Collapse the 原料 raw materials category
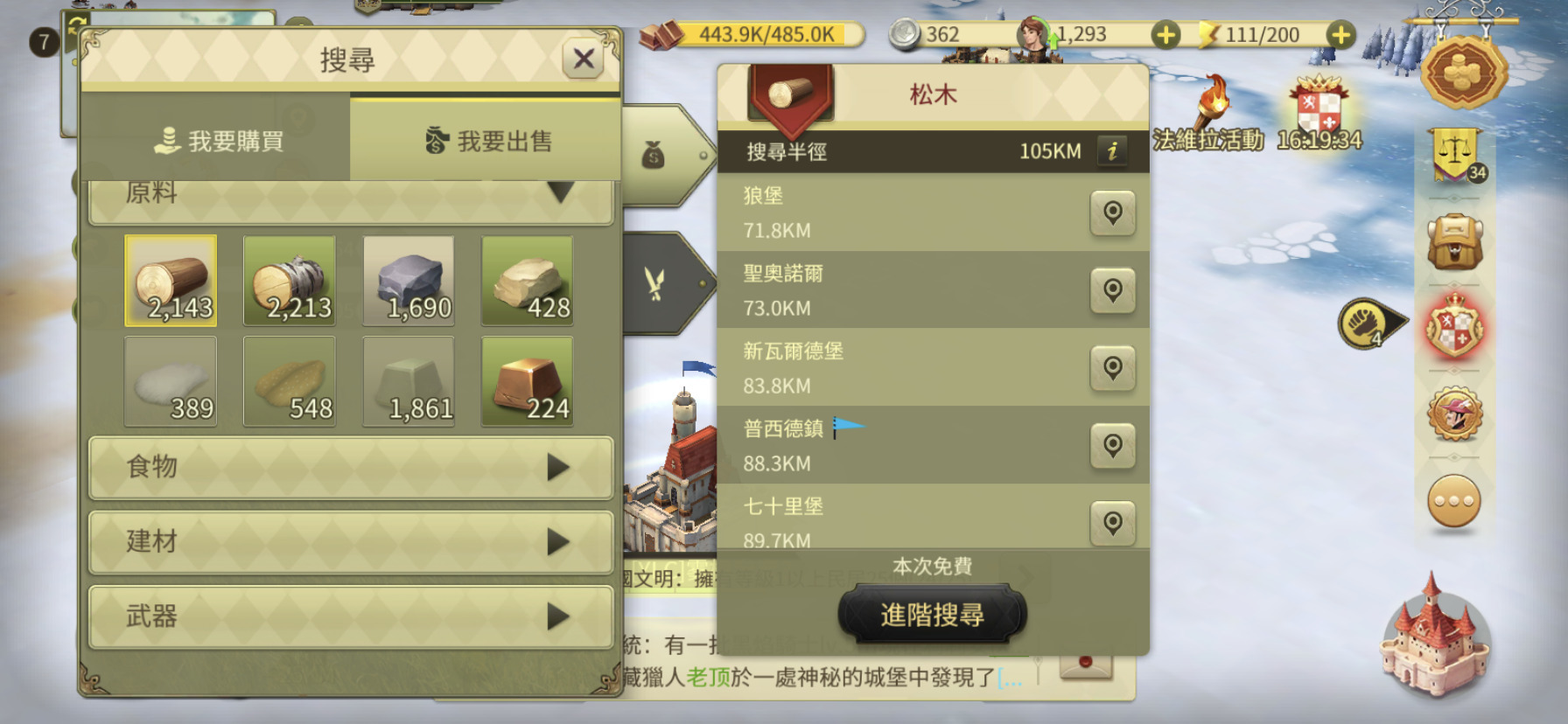Viewport: 1568px width, 724px height. 350,193
